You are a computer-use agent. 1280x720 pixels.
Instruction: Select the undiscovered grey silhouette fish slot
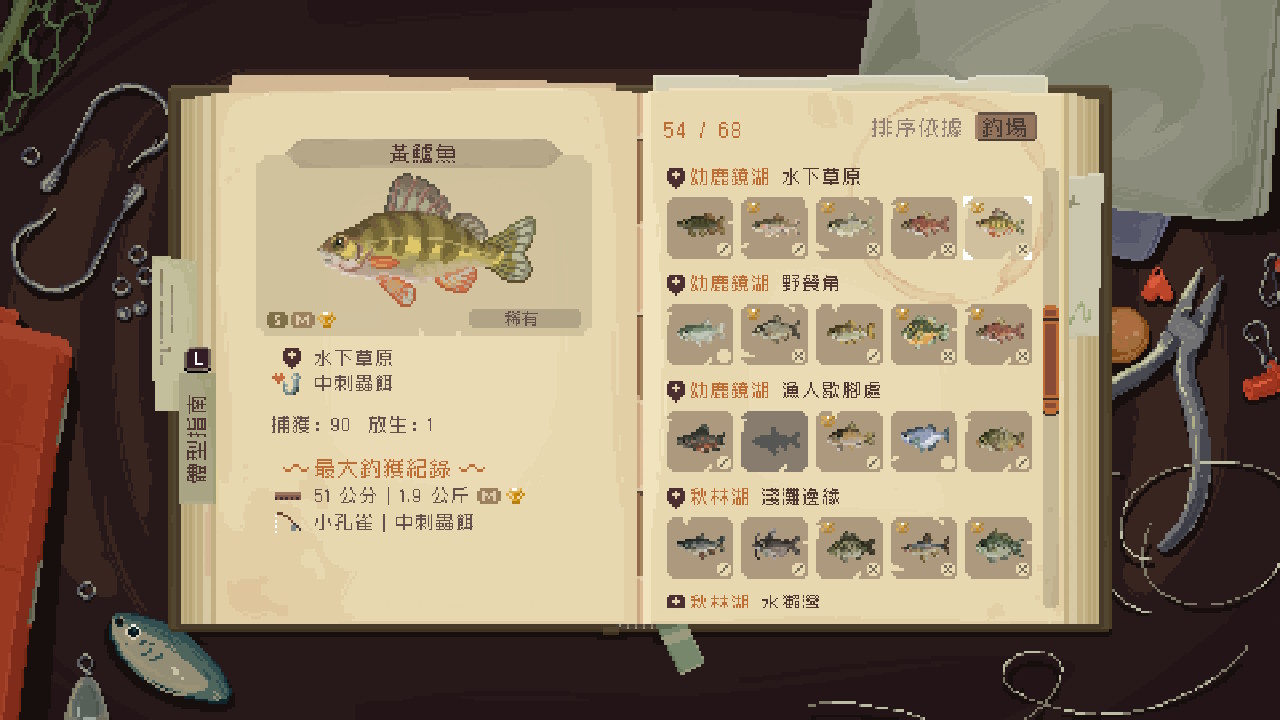(774, 440)
